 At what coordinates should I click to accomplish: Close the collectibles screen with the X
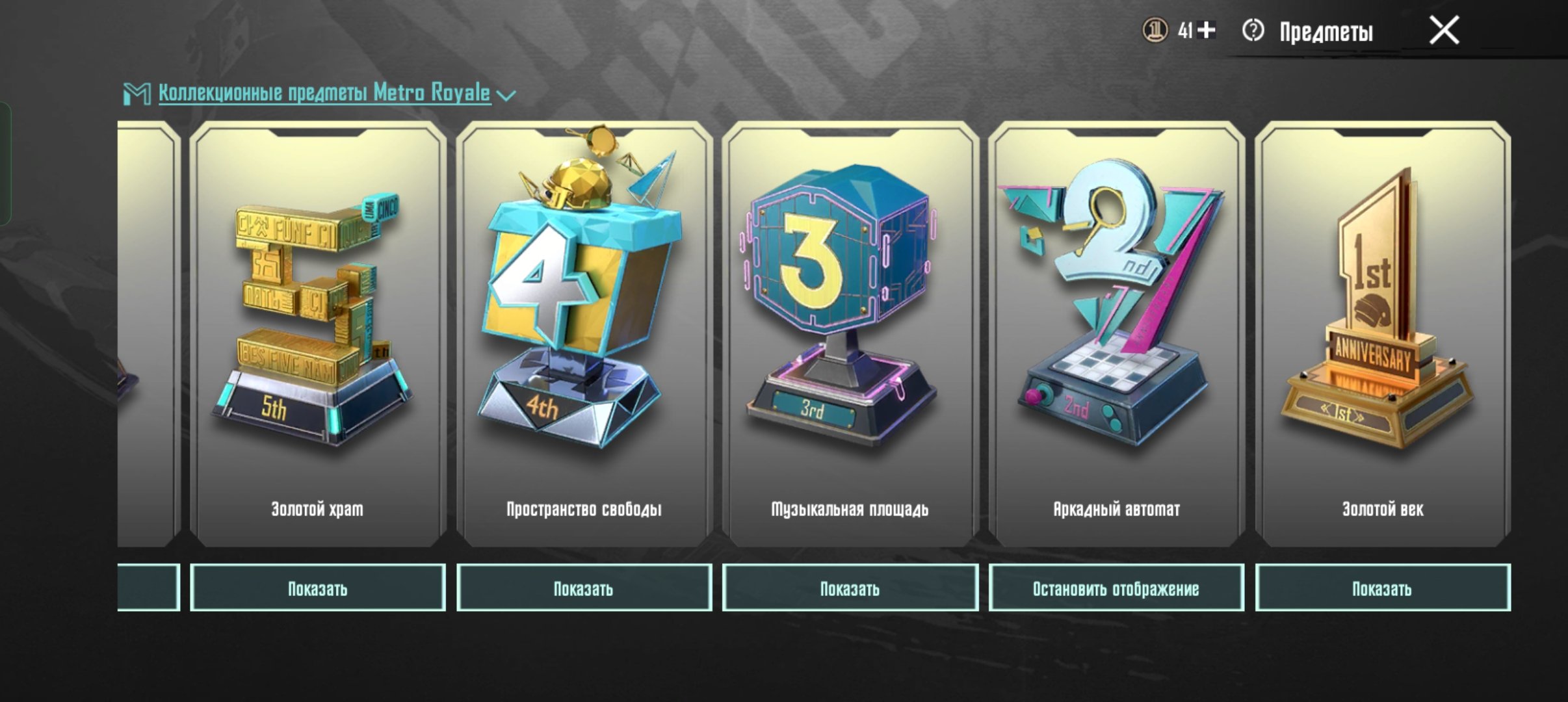1444,31
